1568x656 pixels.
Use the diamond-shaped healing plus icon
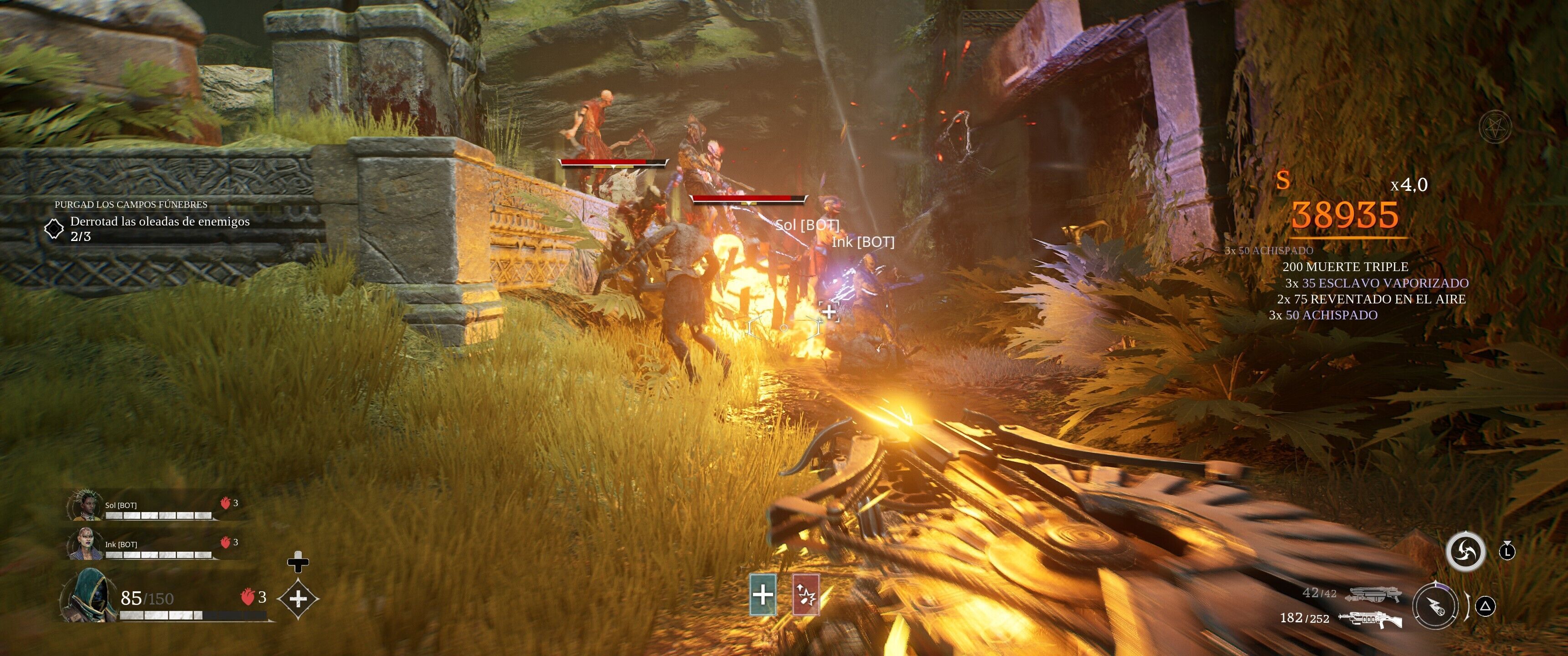pyautogui.click(x=298, y=599)
